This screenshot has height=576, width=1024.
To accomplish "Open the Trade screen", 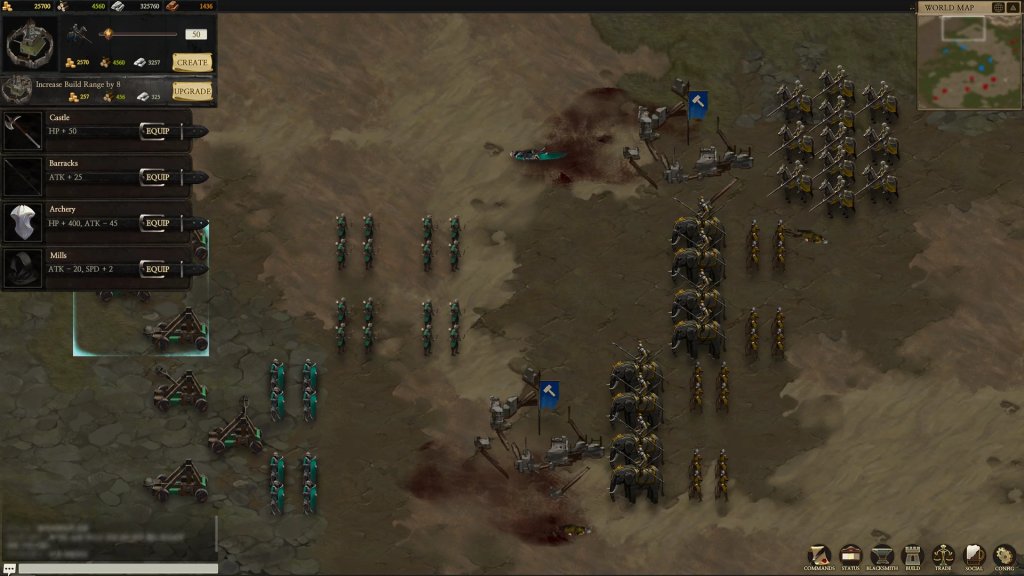I will (x=943, y=556).
